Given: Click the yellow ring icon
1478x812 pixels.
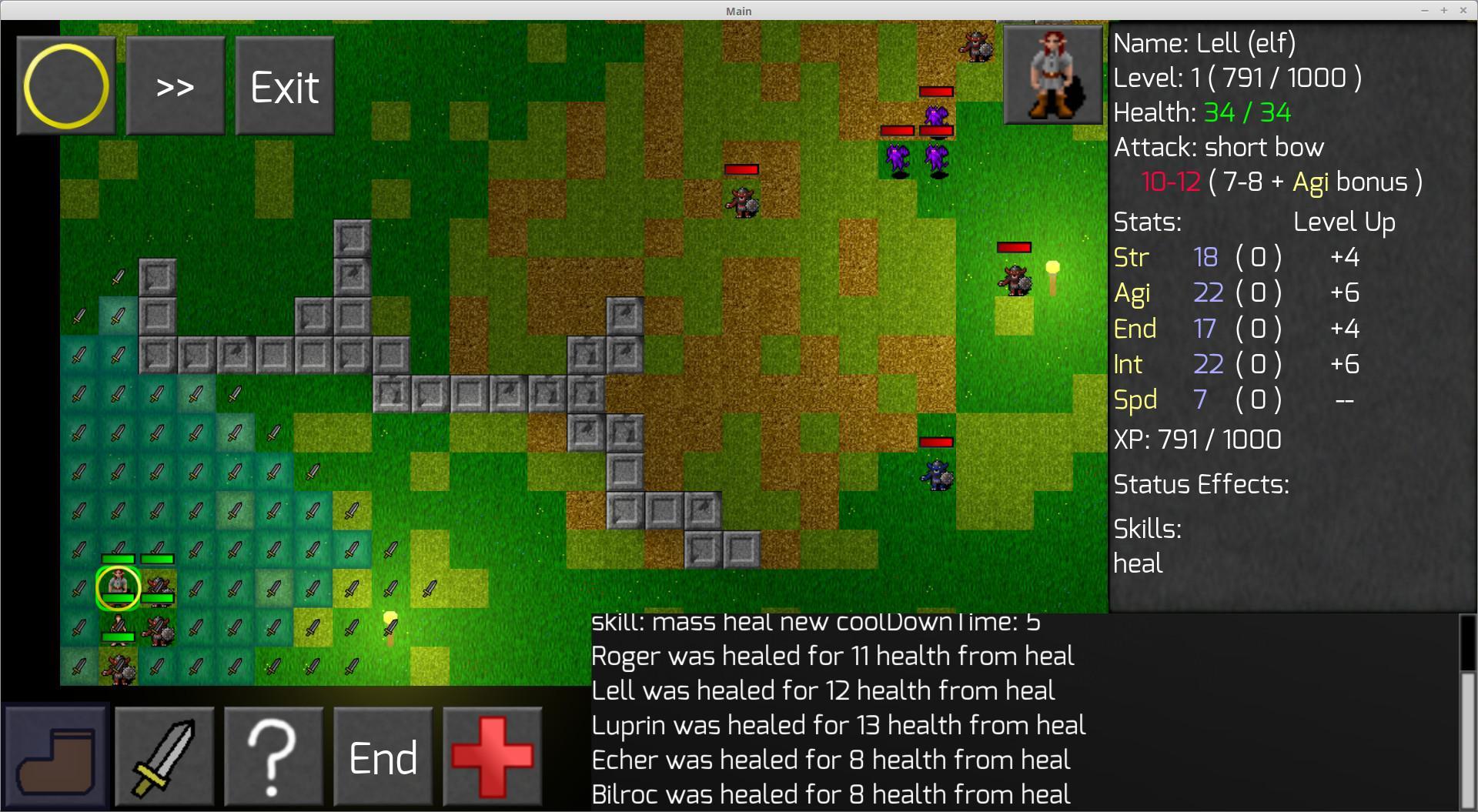Looking at the screenshot, I should (65, 85).
